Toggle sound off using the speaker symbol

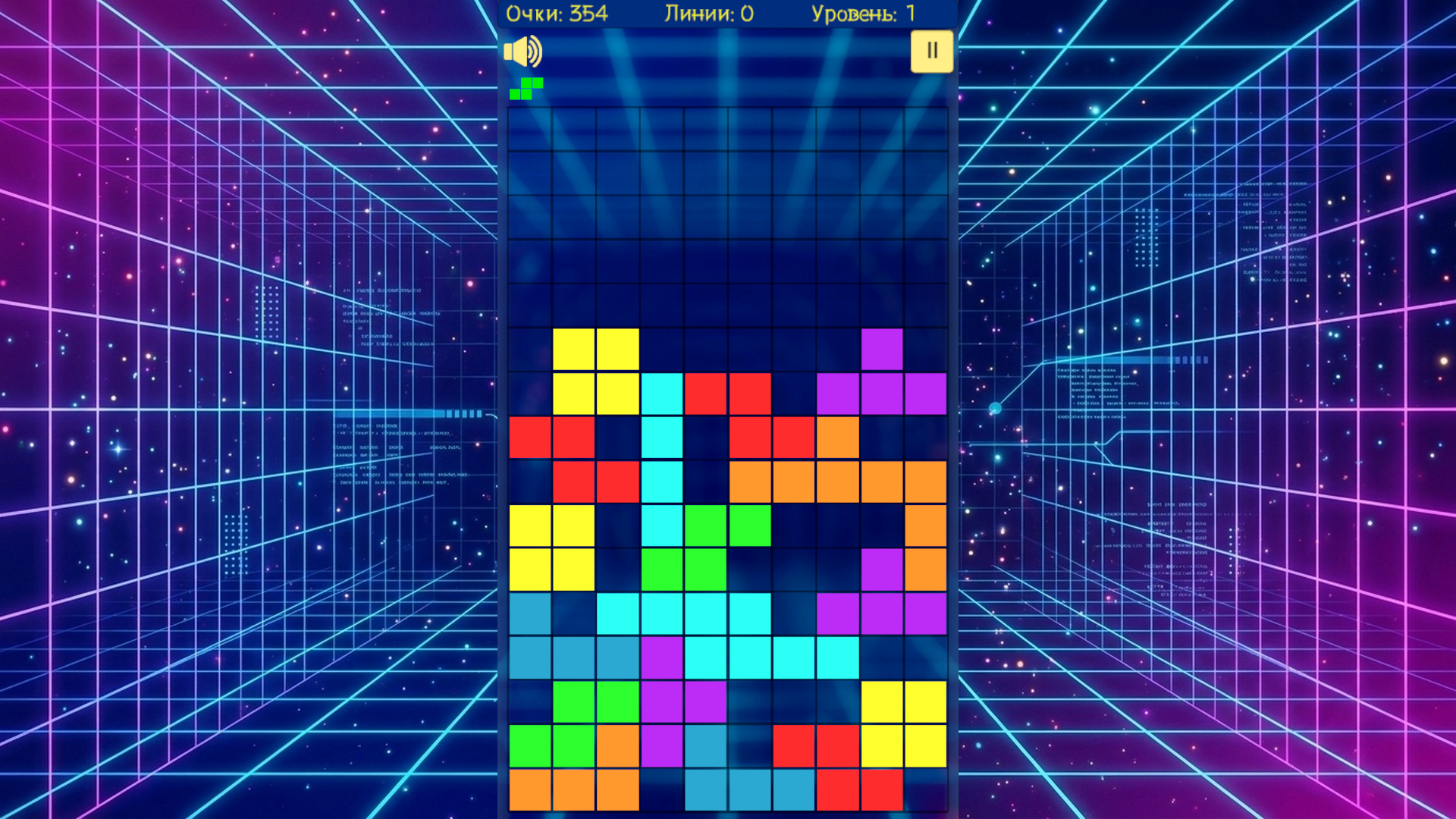pyautogui.click(x=524, y=51)
